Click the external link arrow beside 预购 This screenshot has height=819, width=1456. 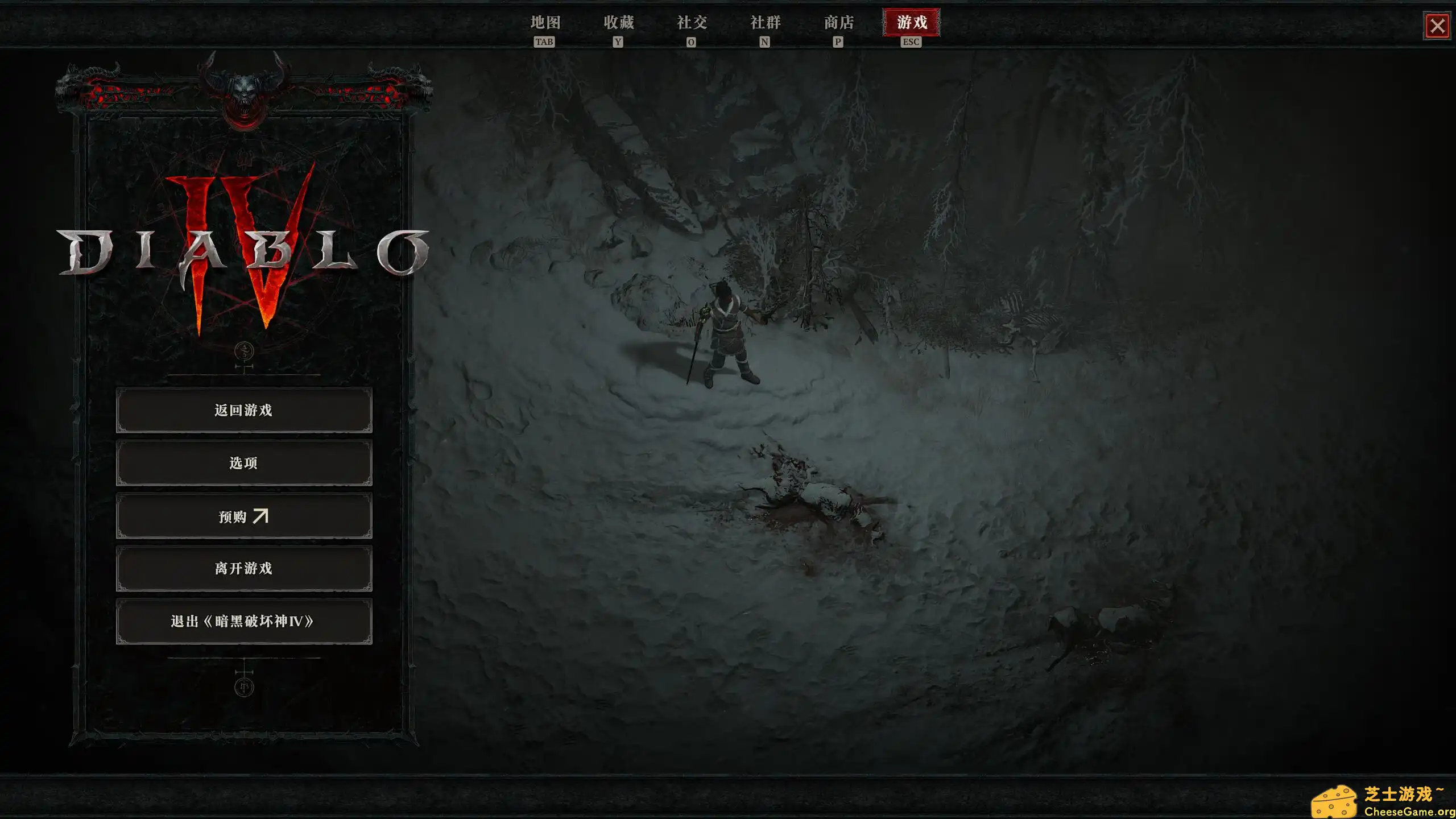[263, 516]
